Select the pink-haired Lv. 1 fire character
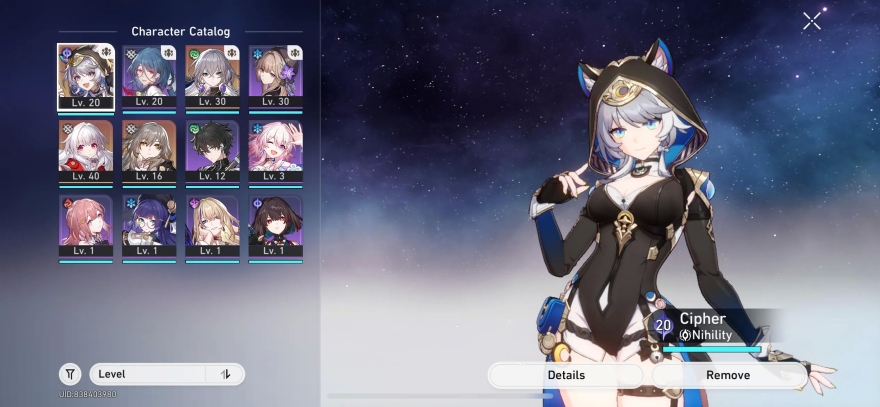880x407 pixels. coord(86,226)
